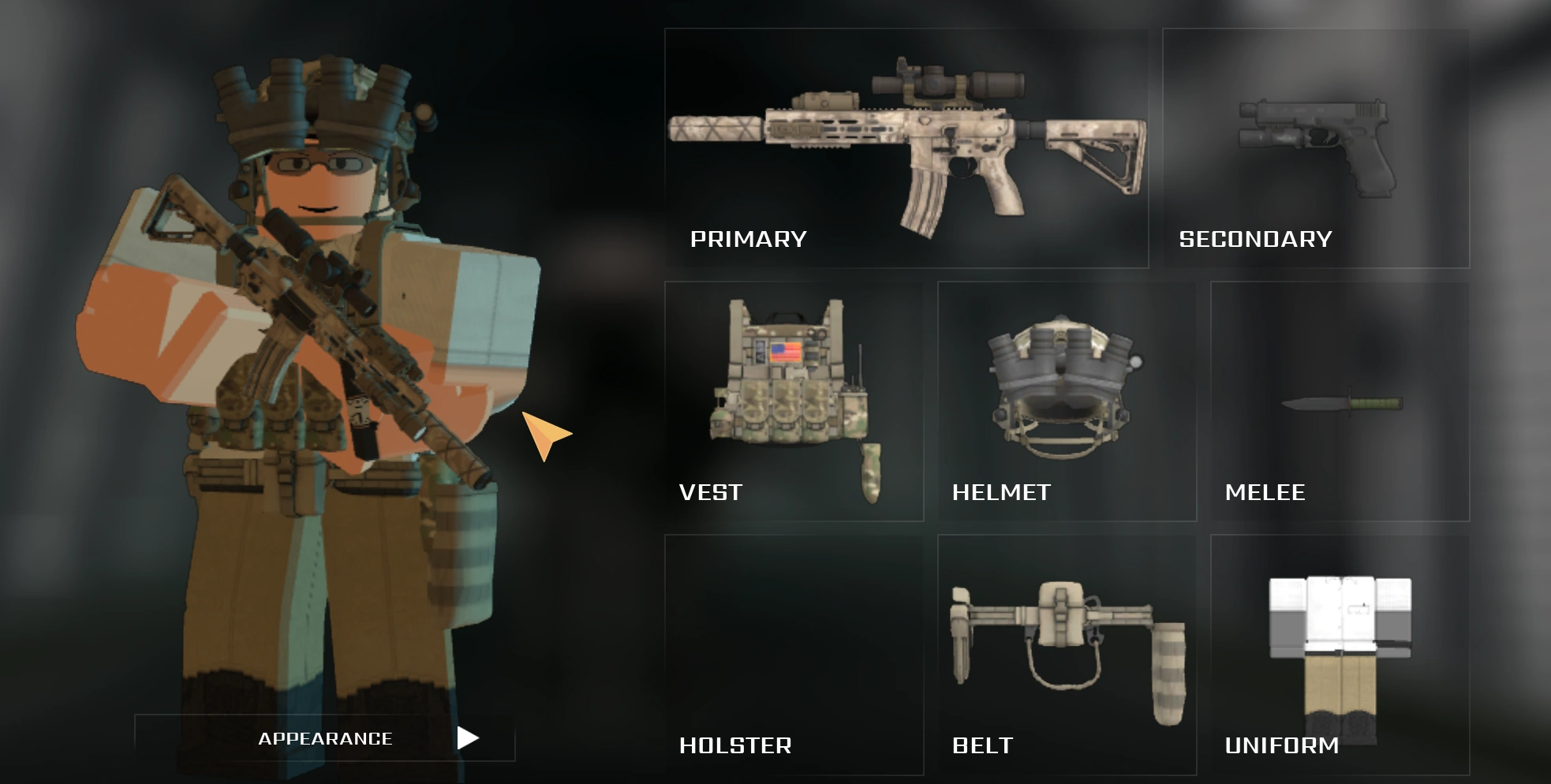
Task: Expand the arrow next to APPEARANCE
Action: [470, 738]
